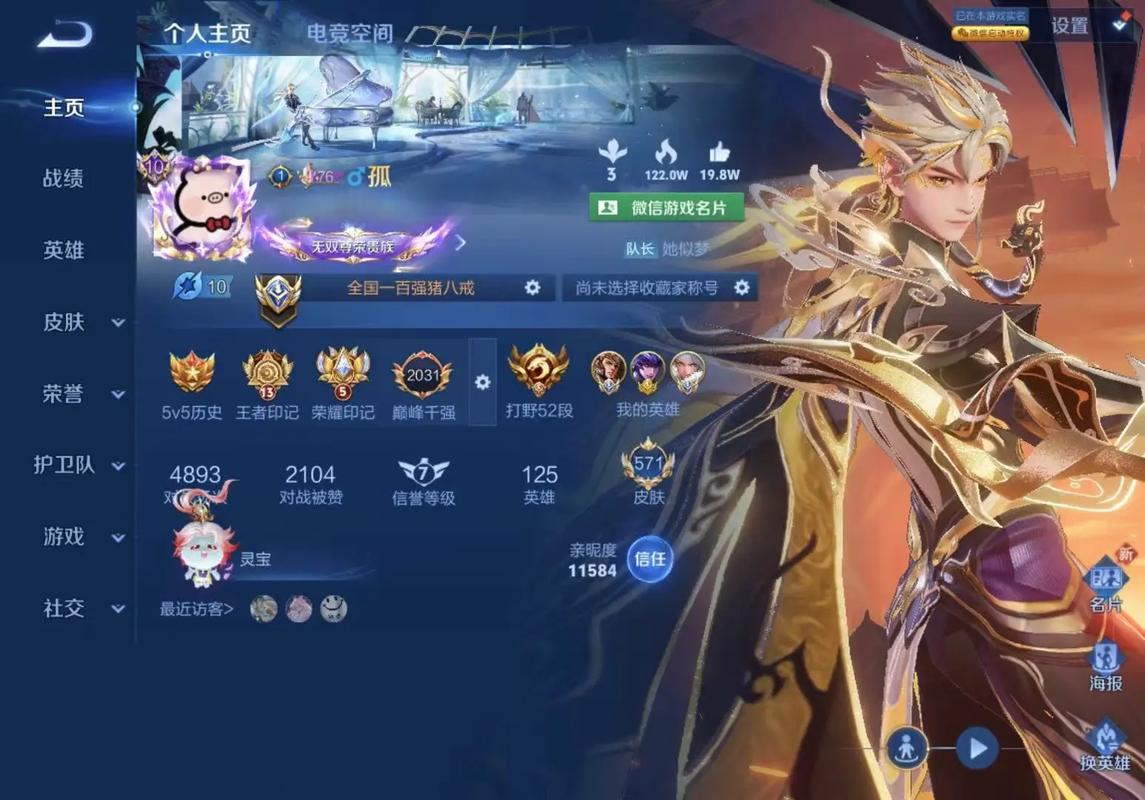The height and width of the screenshot is (800, 1145).
Task: Click the 换英雄 change hero button
Action: pos(1105,745)
